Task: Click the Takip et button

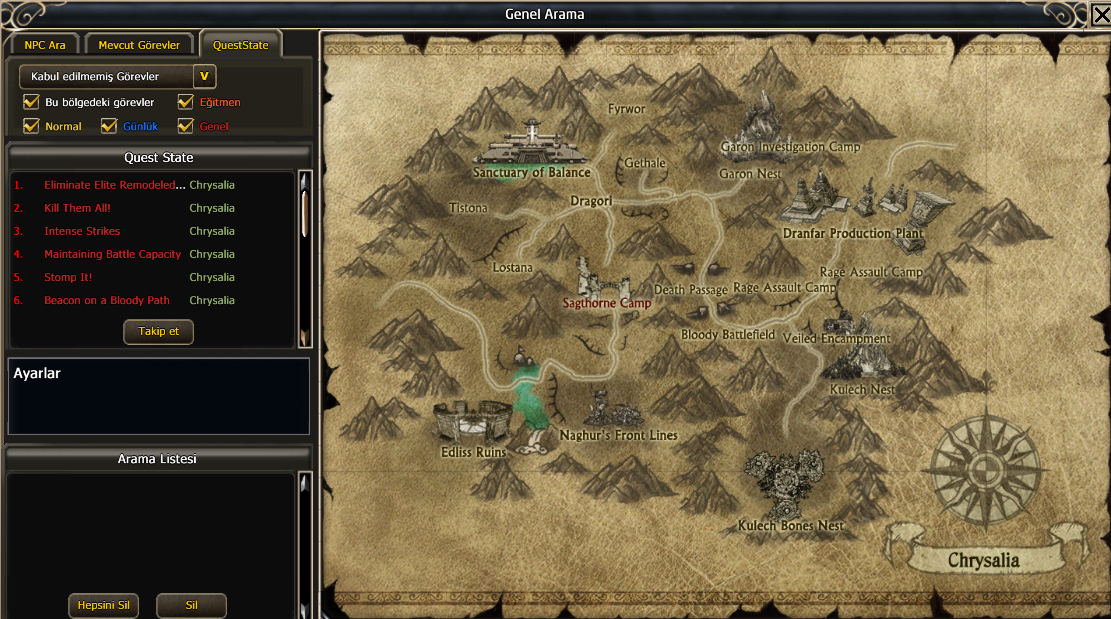Action: [158, 331]
